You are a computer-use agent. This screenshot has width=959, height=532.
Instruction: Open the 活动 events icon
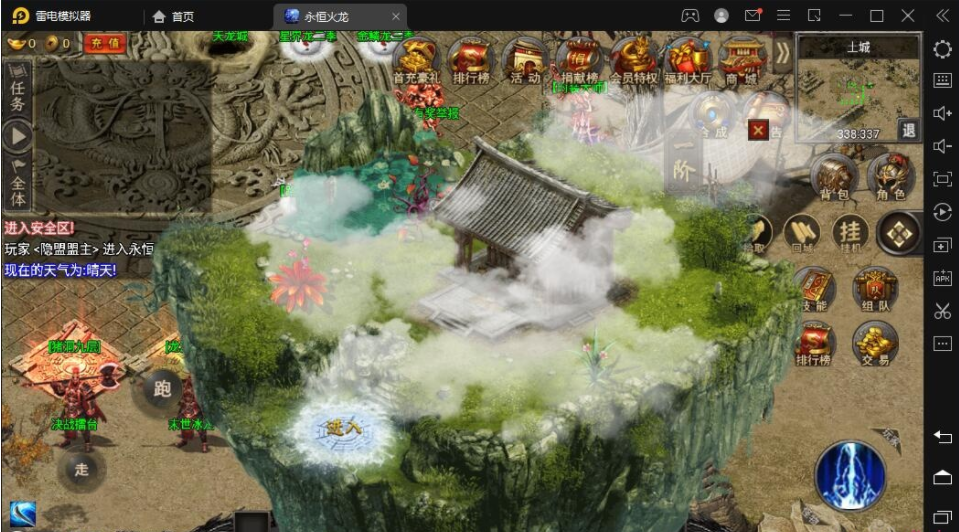coord(524,61)
